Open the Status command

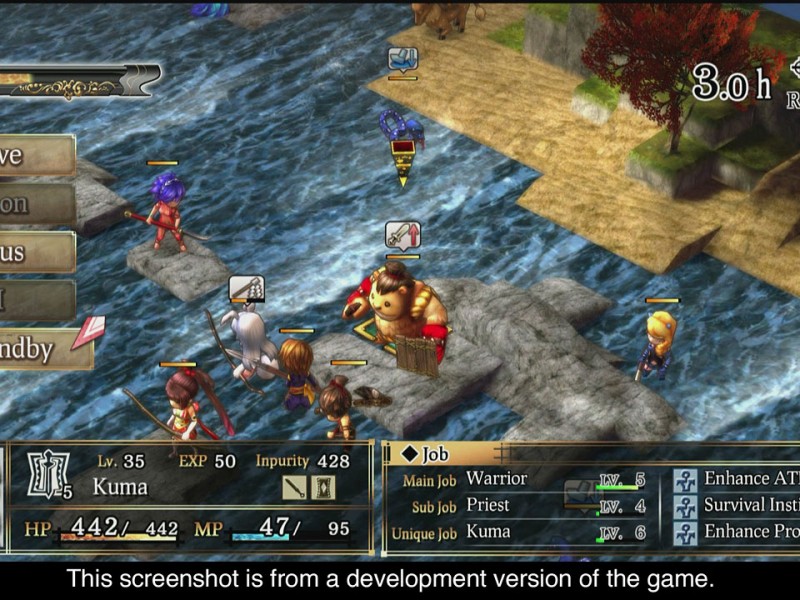point(35,252)
